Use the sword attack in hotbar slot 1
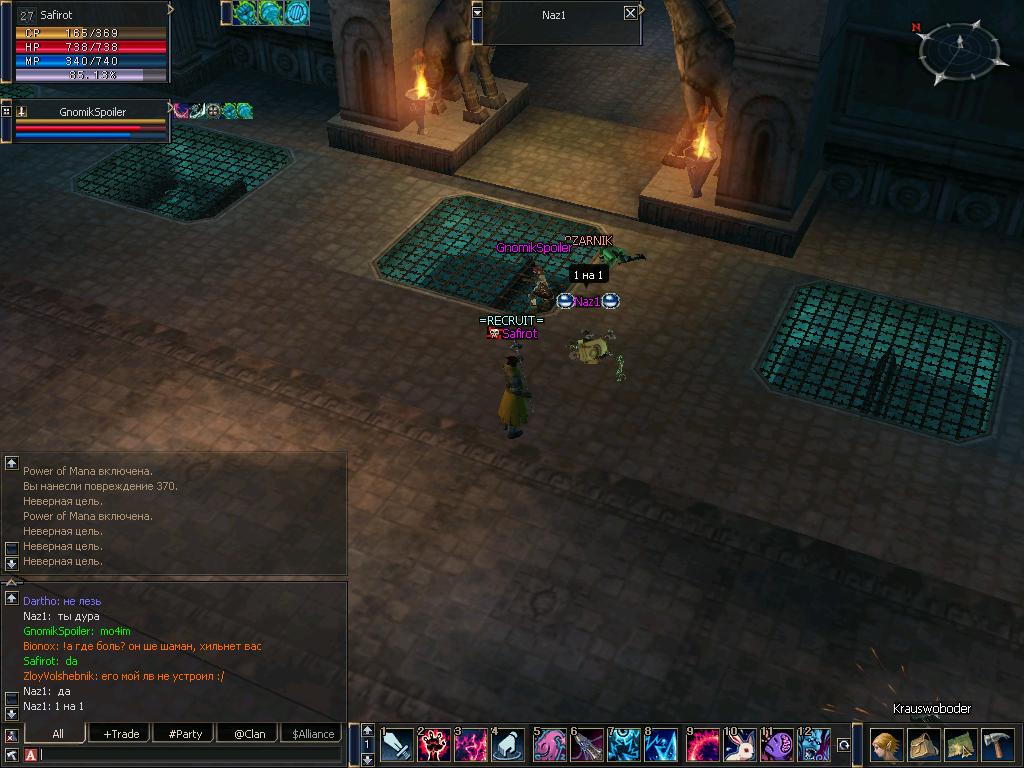Screen dimensions: 1024x768 pyautogui.click(x=395, y=745)
